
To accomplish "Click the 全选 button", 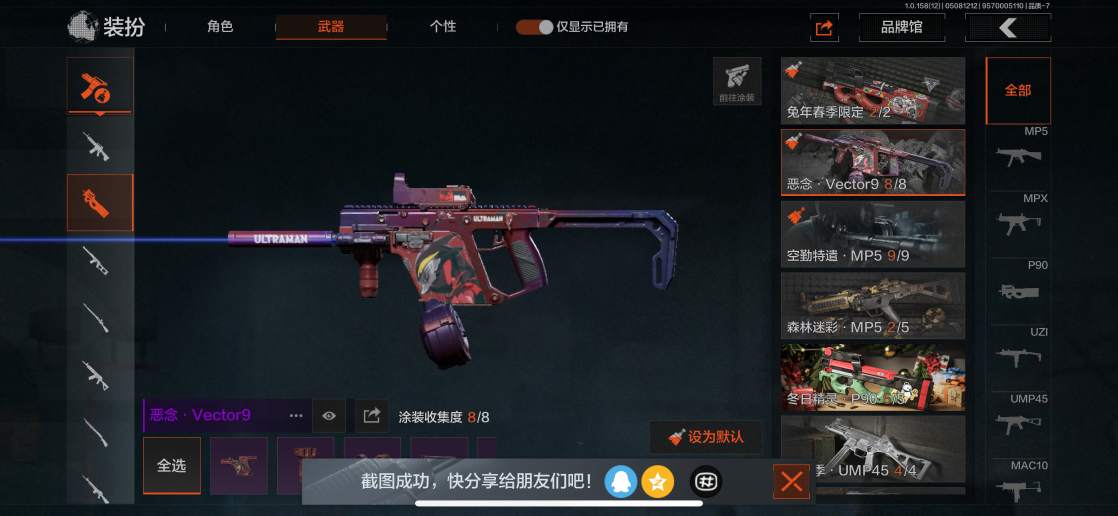I will click(x=171, y=466).
